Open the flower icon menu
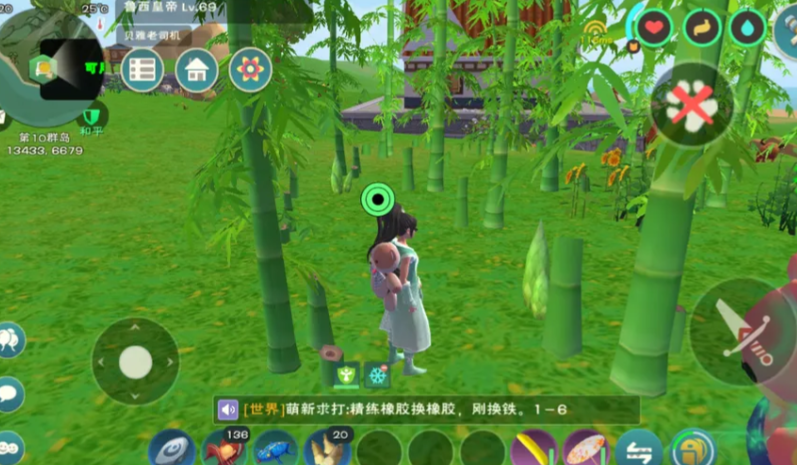 [x=250, y=70]
